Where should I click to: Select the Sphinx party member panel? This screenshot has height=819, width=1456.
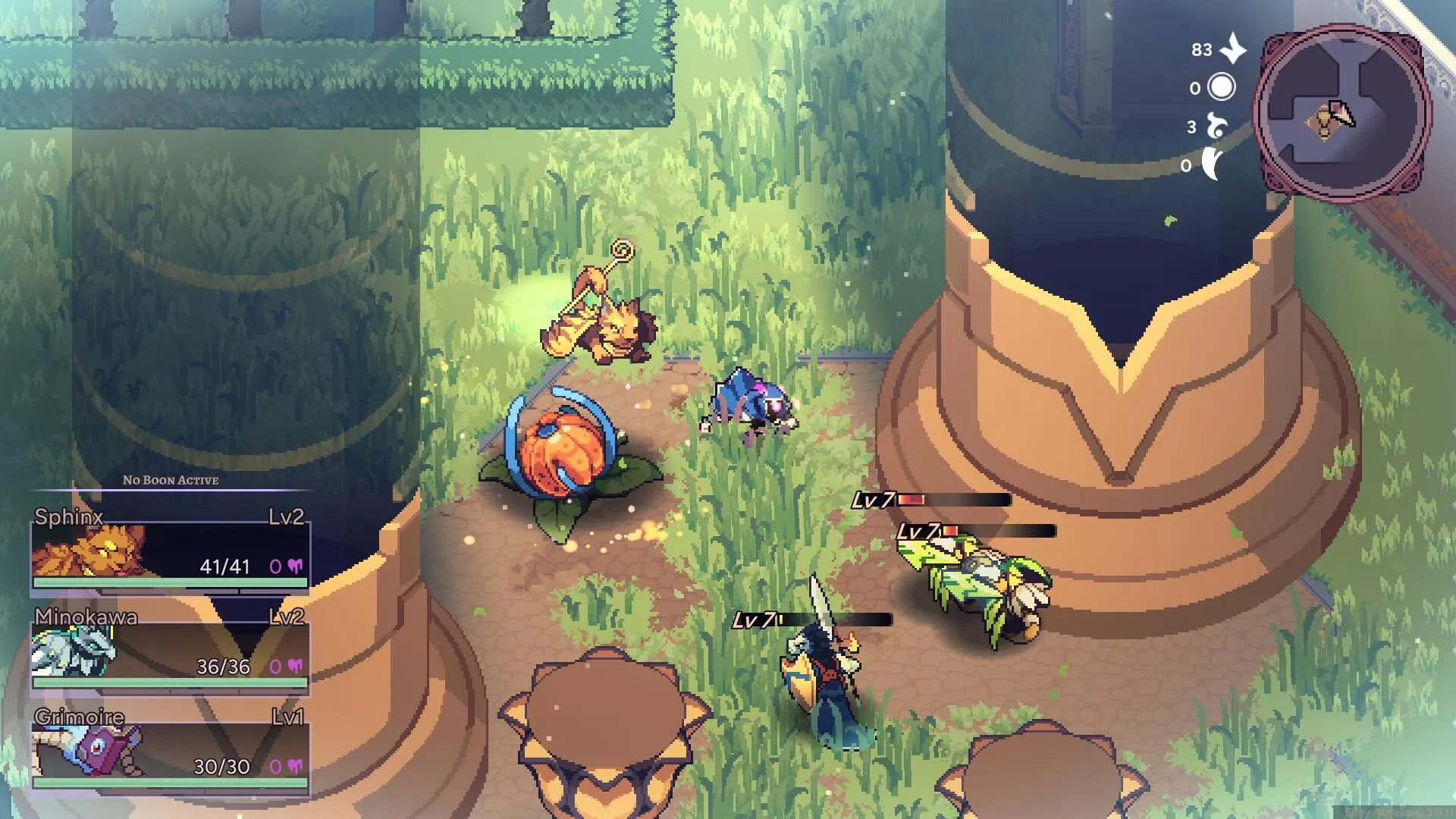pos(170,551)
